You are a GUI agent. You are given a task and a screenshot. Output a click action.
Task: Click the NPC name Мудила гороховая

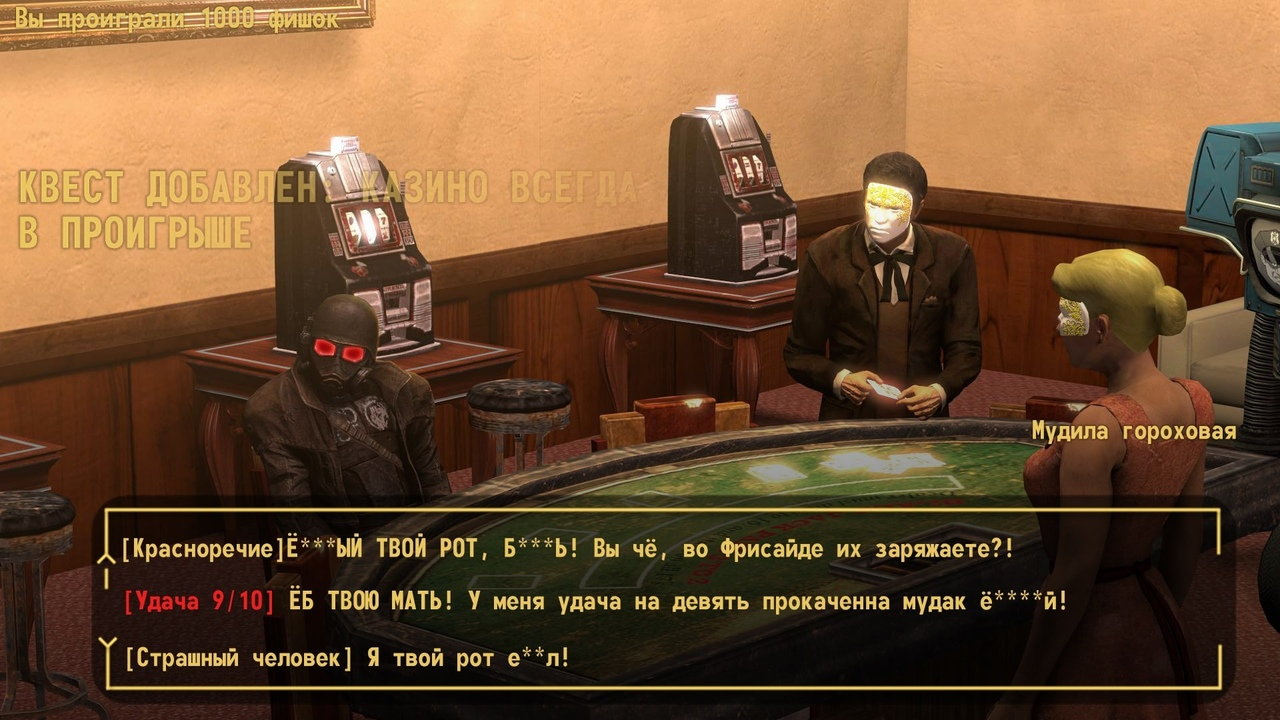(x=1133, y=432)
